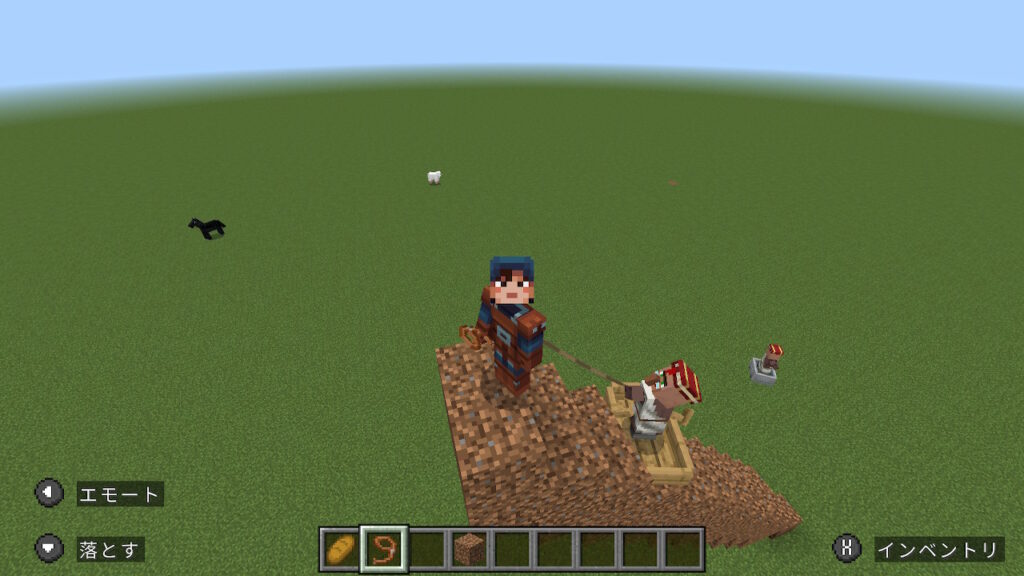Switch to the dirt block slot
This screenshot has height=576, width=1024.
(469, 549)
